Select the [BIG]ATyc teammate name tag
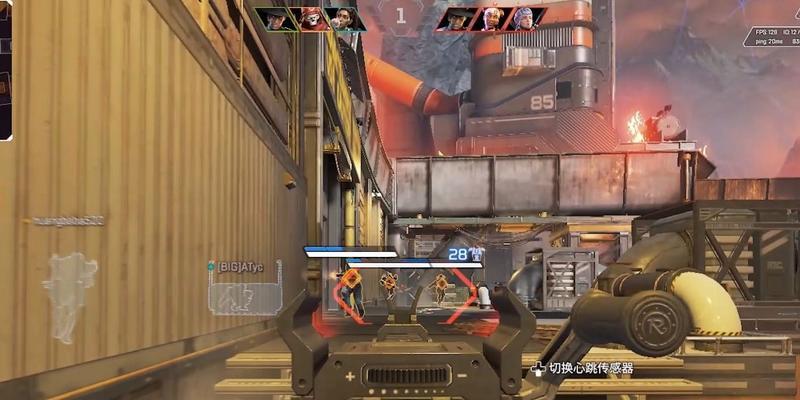This screenshot has height=400, width=800. click(242, 266)
